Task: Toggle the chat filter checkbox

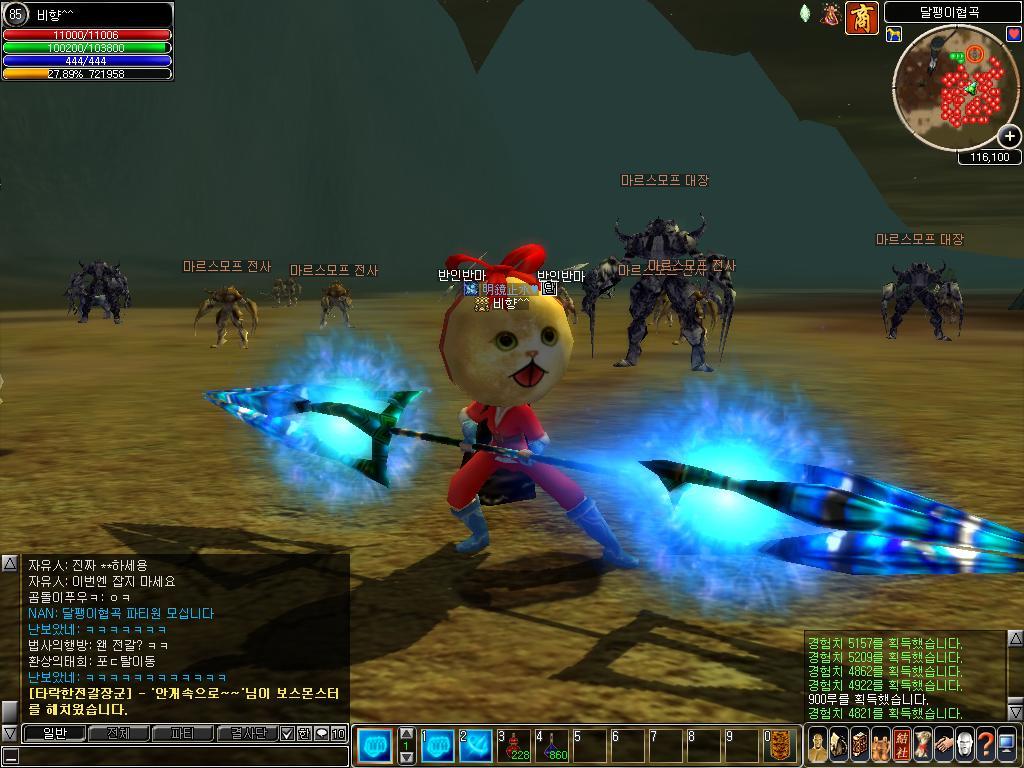Action: (288, 733)
